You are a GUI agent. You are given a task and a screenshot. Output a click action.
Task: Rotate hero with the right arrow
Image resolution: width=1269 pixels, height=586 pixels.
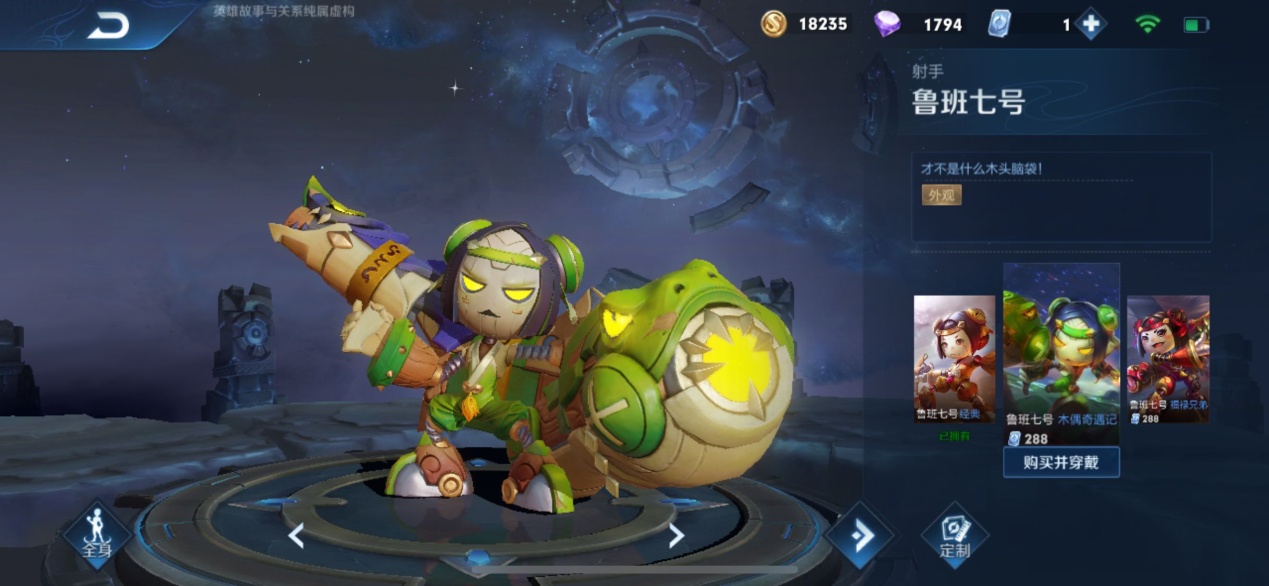point(676,536)
